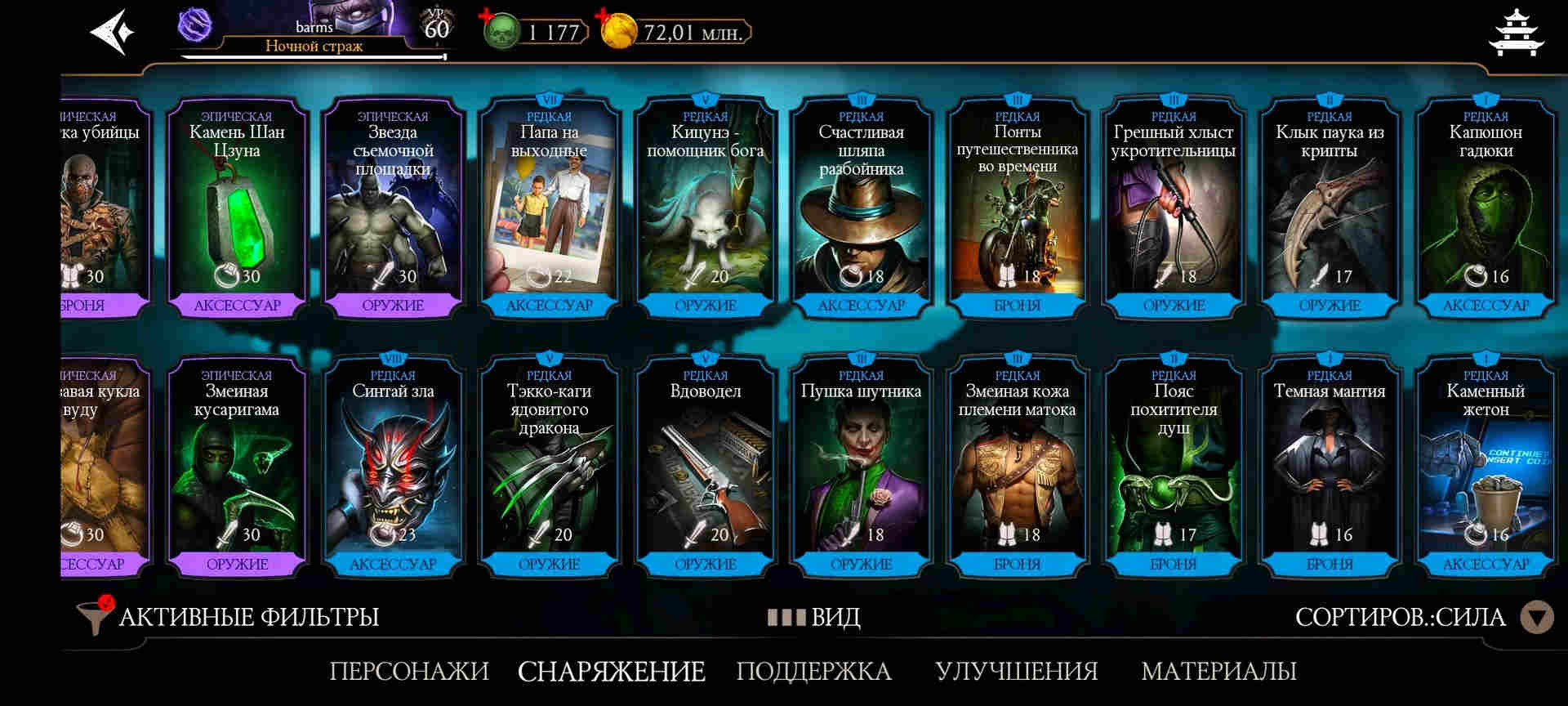Viewport: 1568px width, 706px height.
Task: Pick the Счастливая шляпа разбойника card
Action: click(861, 210)
